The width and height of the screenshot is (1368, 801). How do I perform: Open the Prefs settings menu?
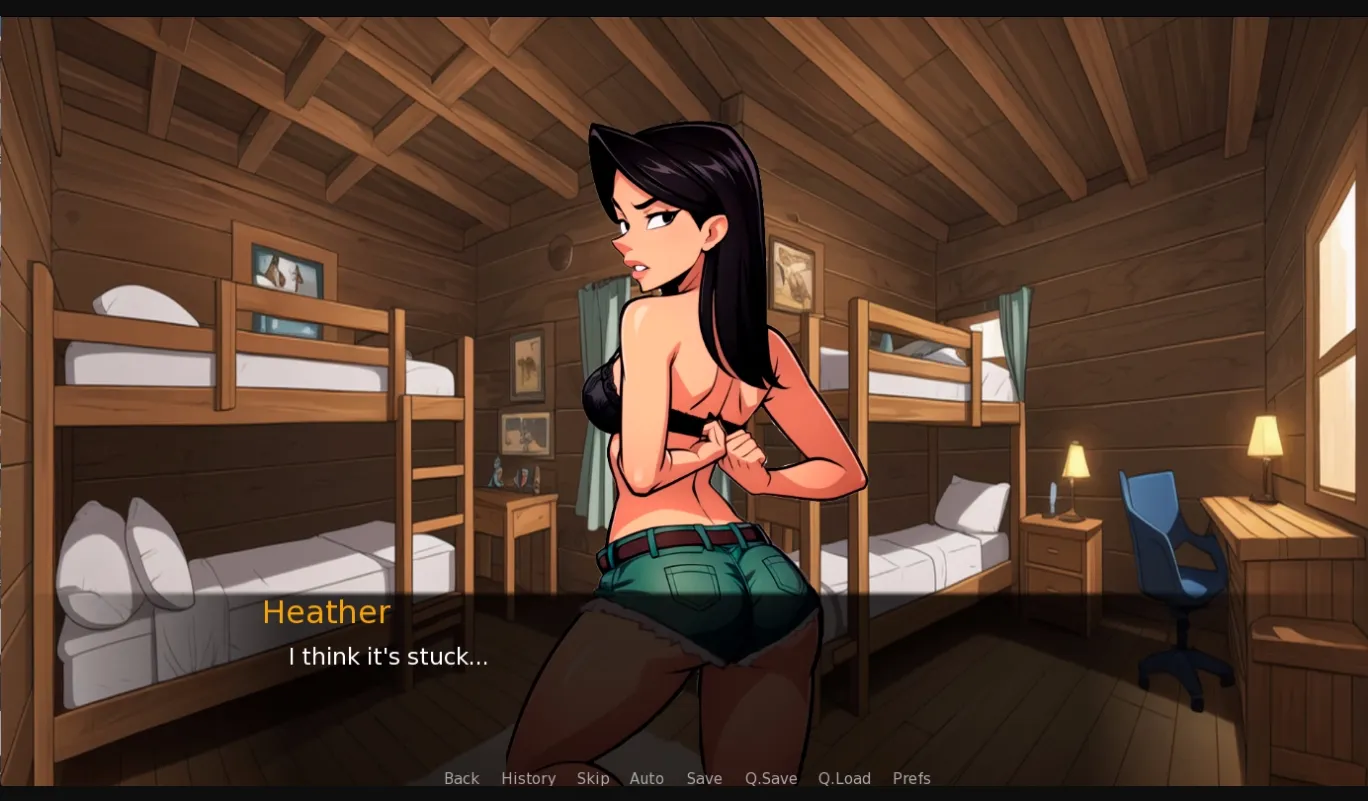point(911,778)
